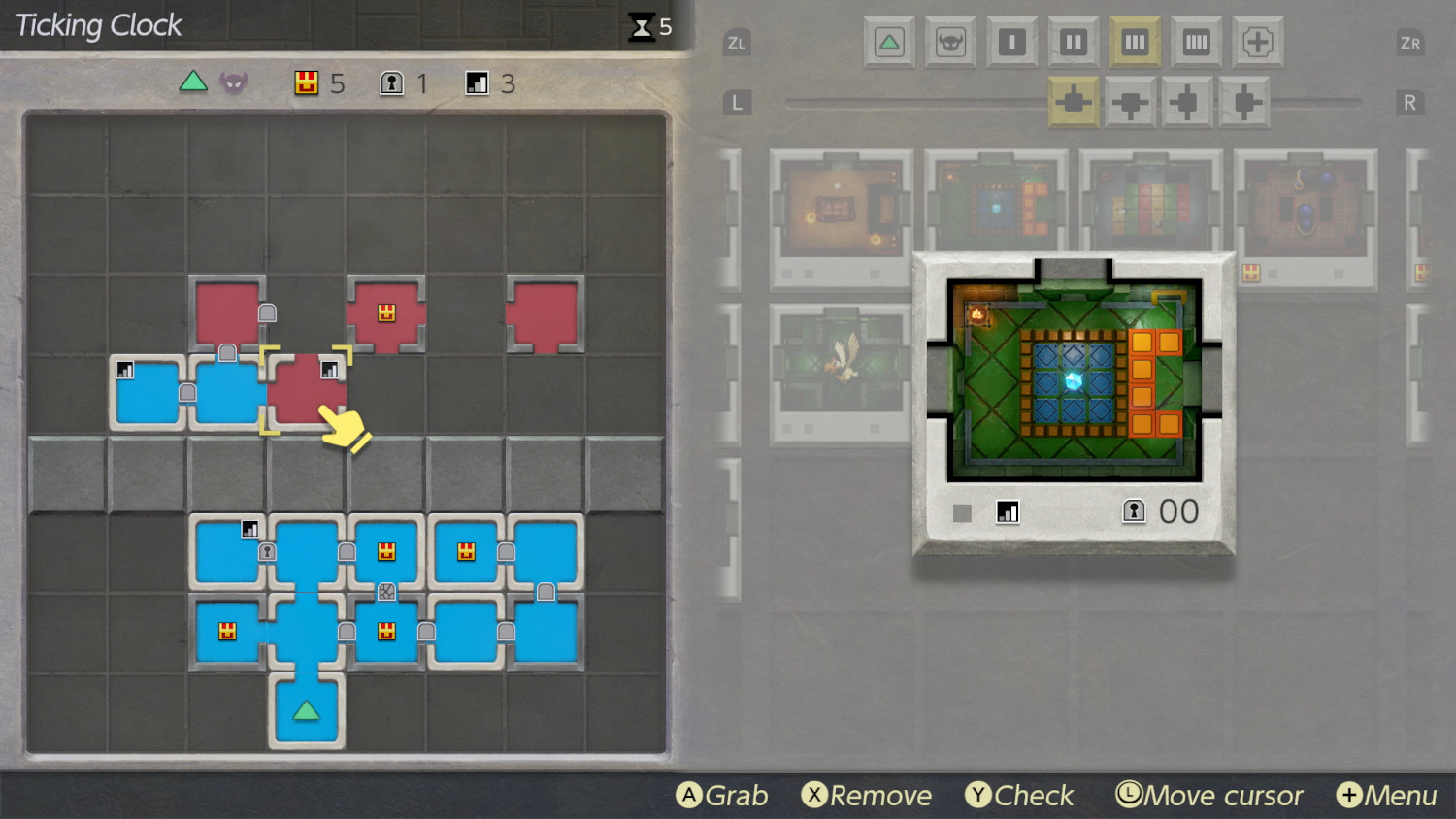Select the "II" two-door chamber category icon

(x=1073, y=43)
